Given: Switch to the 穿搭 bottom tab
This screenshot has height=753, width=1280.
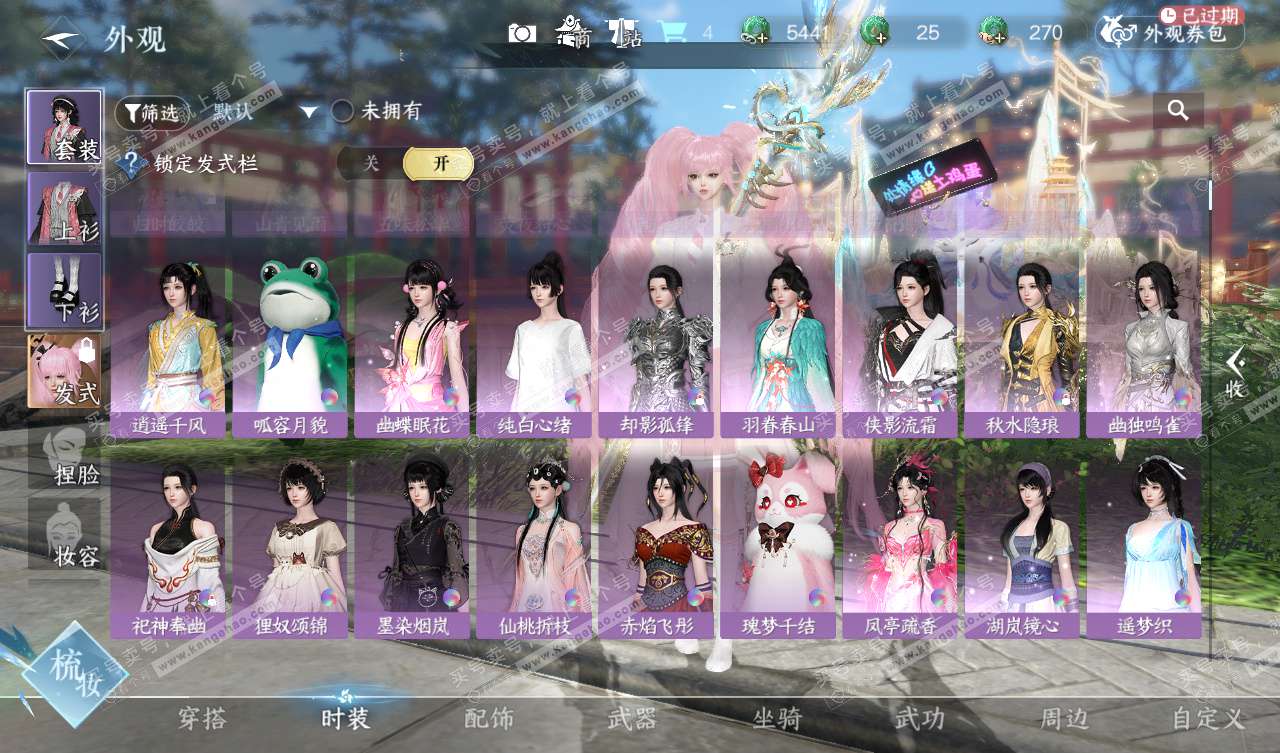Looking at the screenshot, I should [202, 717].
